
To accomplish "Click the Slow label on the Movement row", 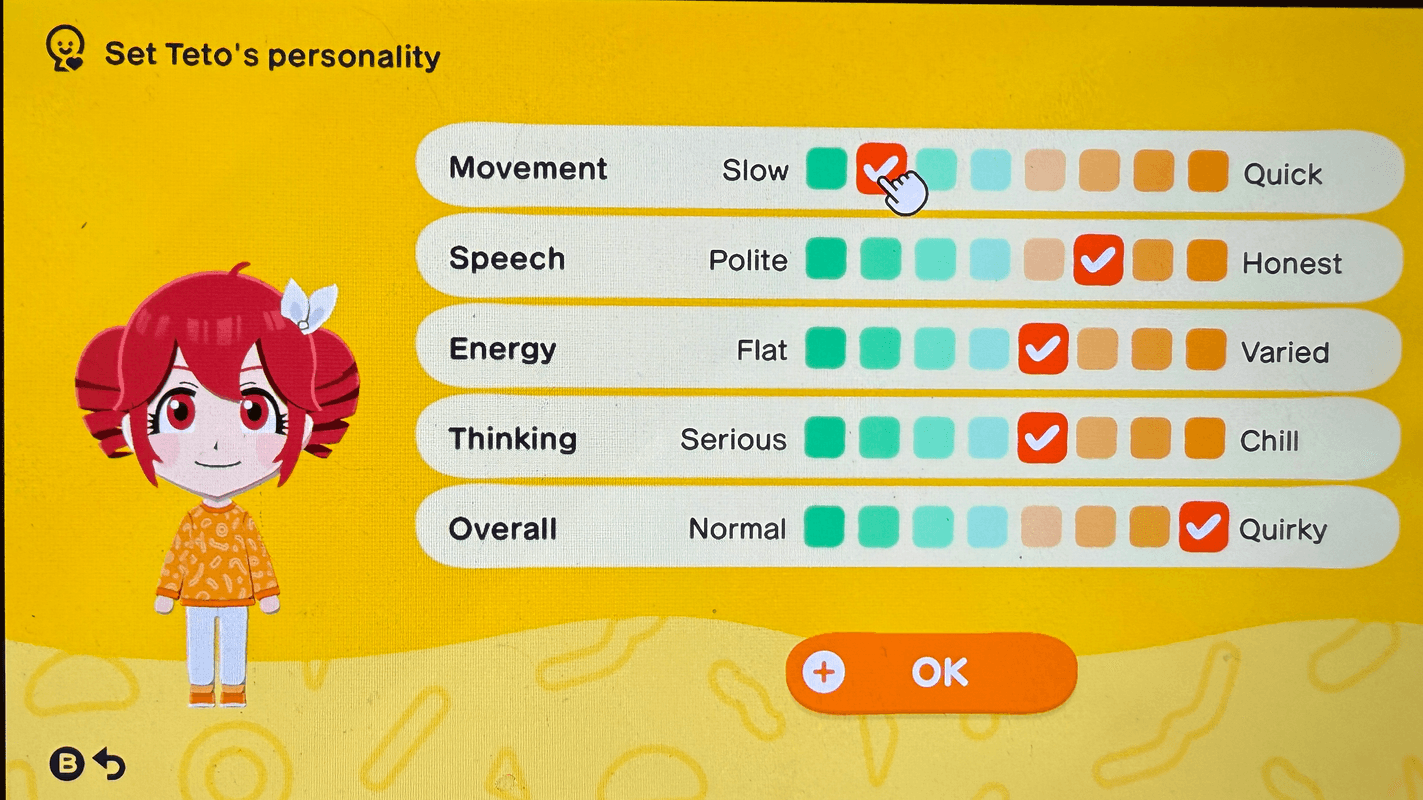I will [x=756, y=171].
